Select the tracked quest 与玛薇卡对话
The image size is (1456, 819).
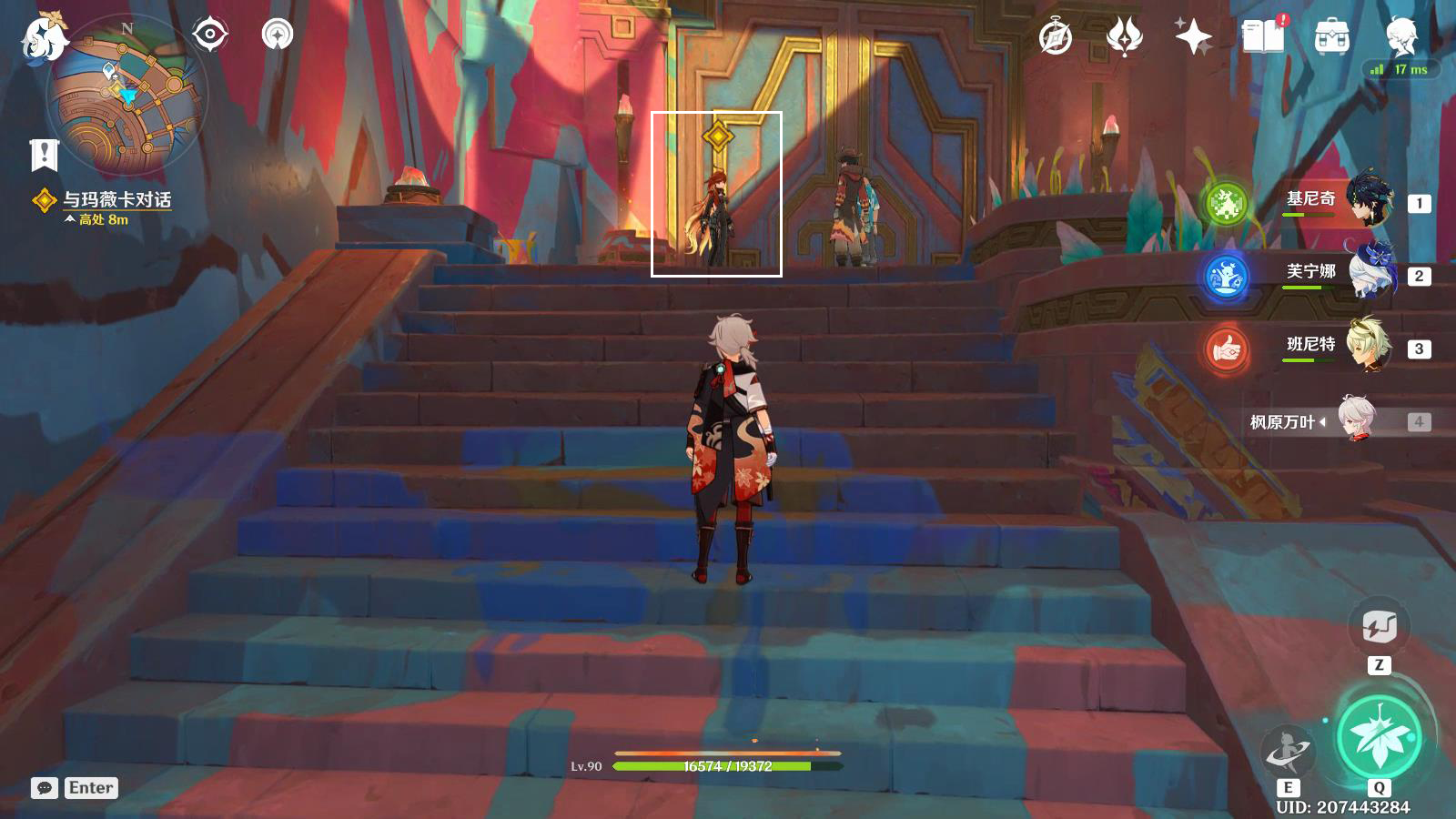116,199
